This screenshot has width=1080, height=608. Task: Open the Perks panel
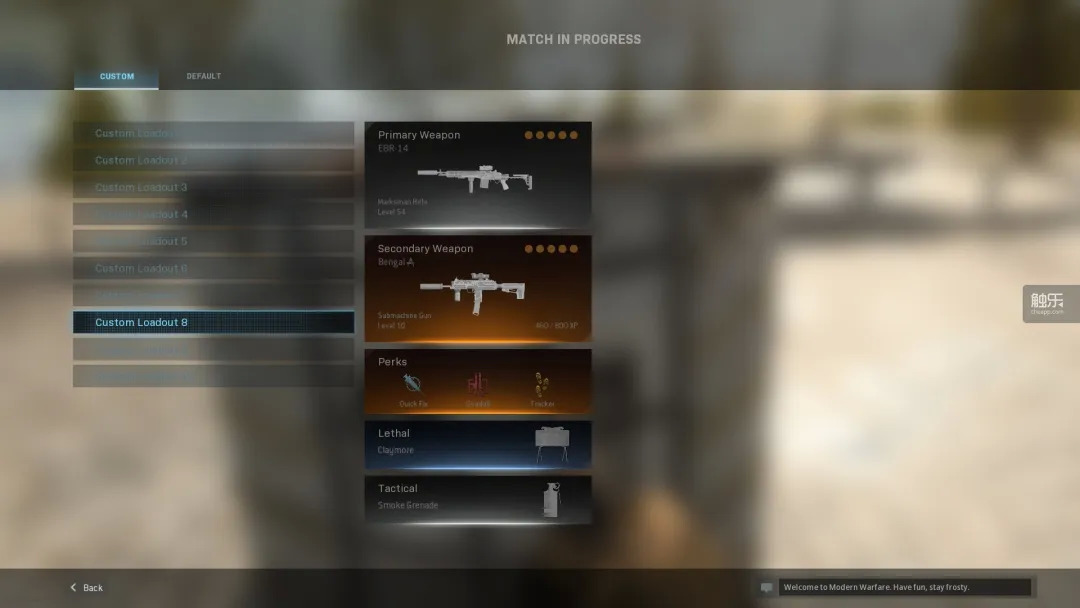pyautogui.click(x=477, y=381)
